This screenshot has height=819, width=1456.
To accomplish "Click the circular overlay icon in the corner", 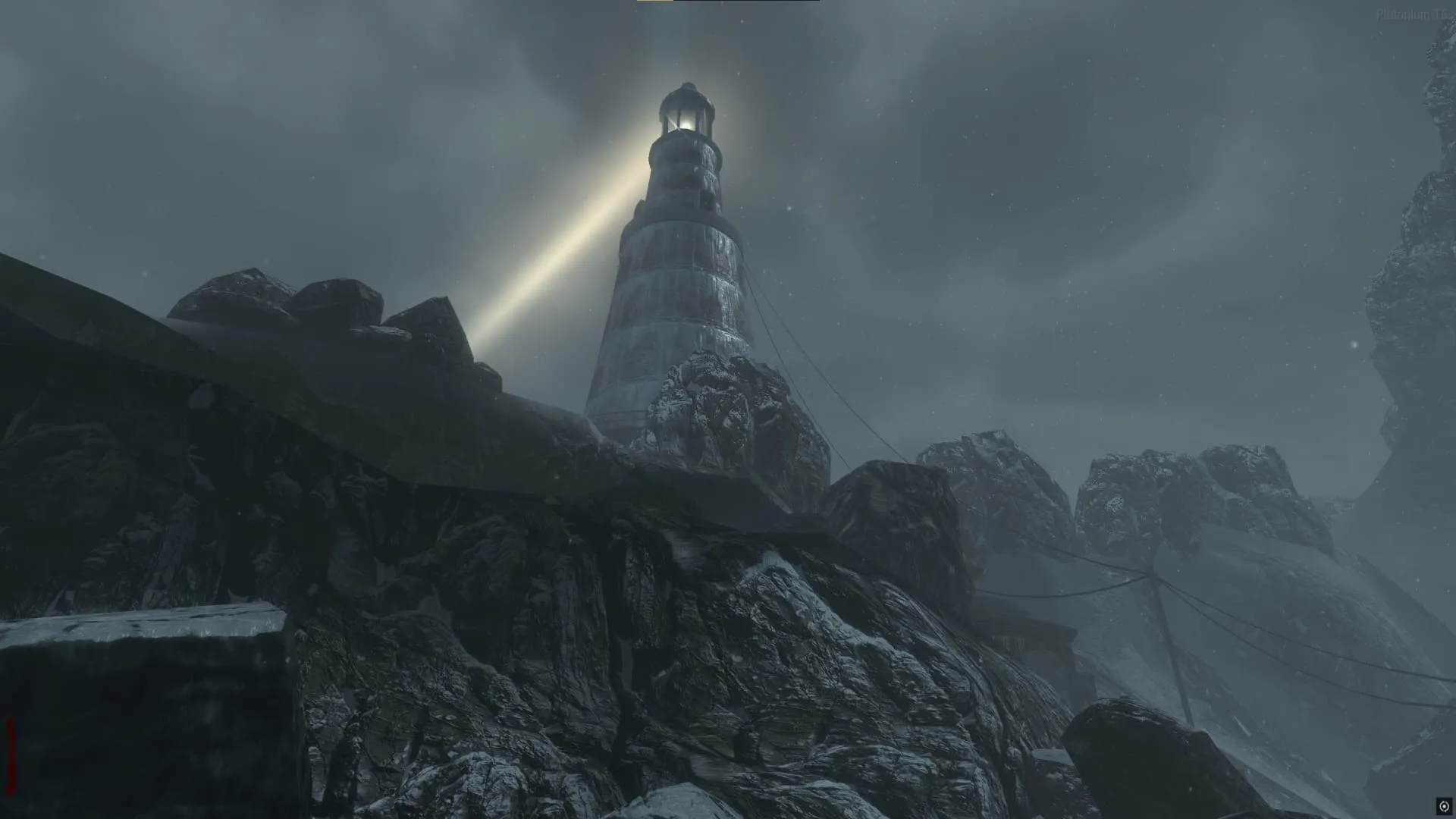I will [x=1444, y=806].
